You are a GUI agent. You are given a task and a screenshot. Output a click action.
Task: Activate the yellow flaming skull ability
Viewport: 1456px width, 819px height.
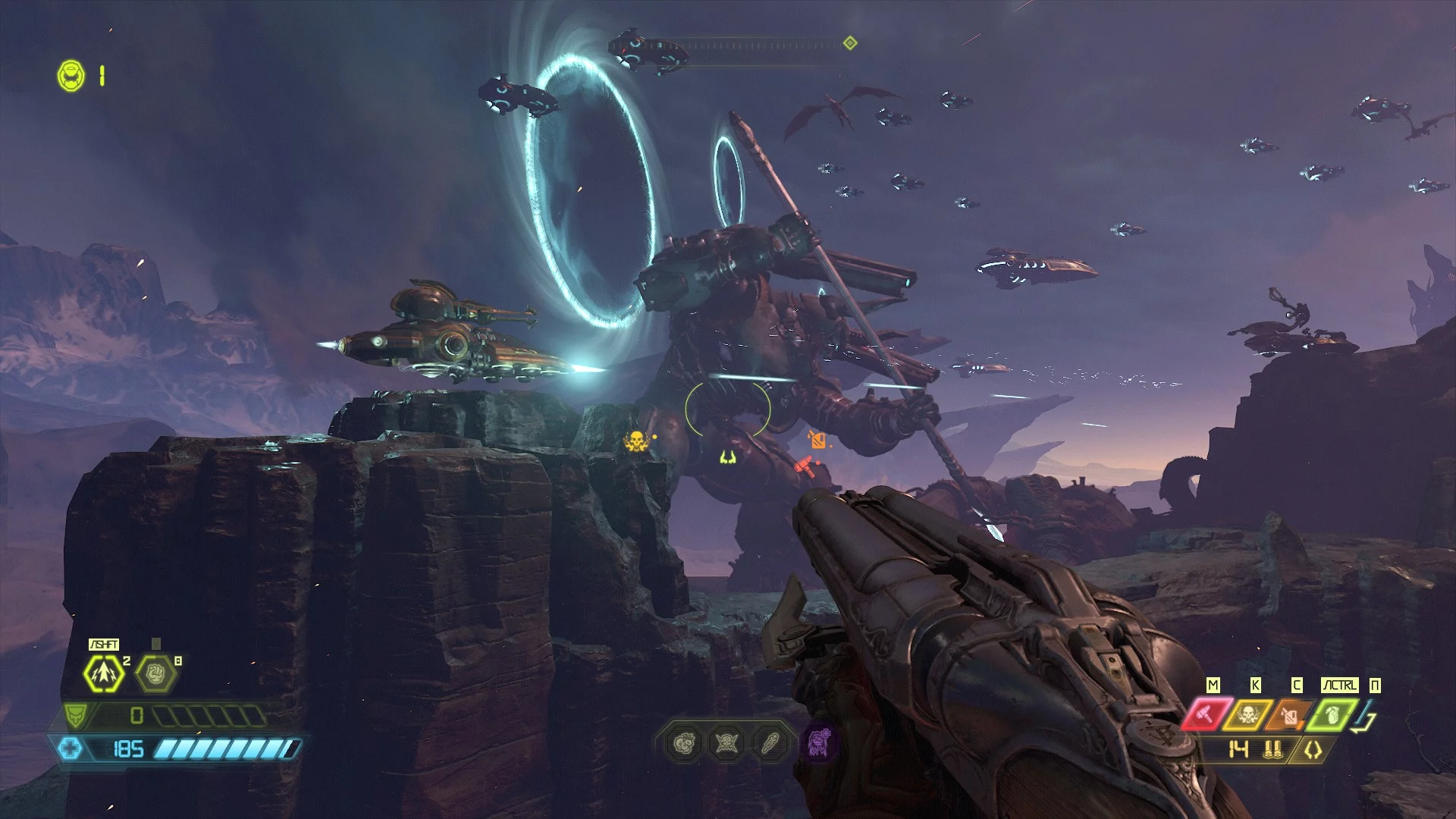[x=1247, y=714]
